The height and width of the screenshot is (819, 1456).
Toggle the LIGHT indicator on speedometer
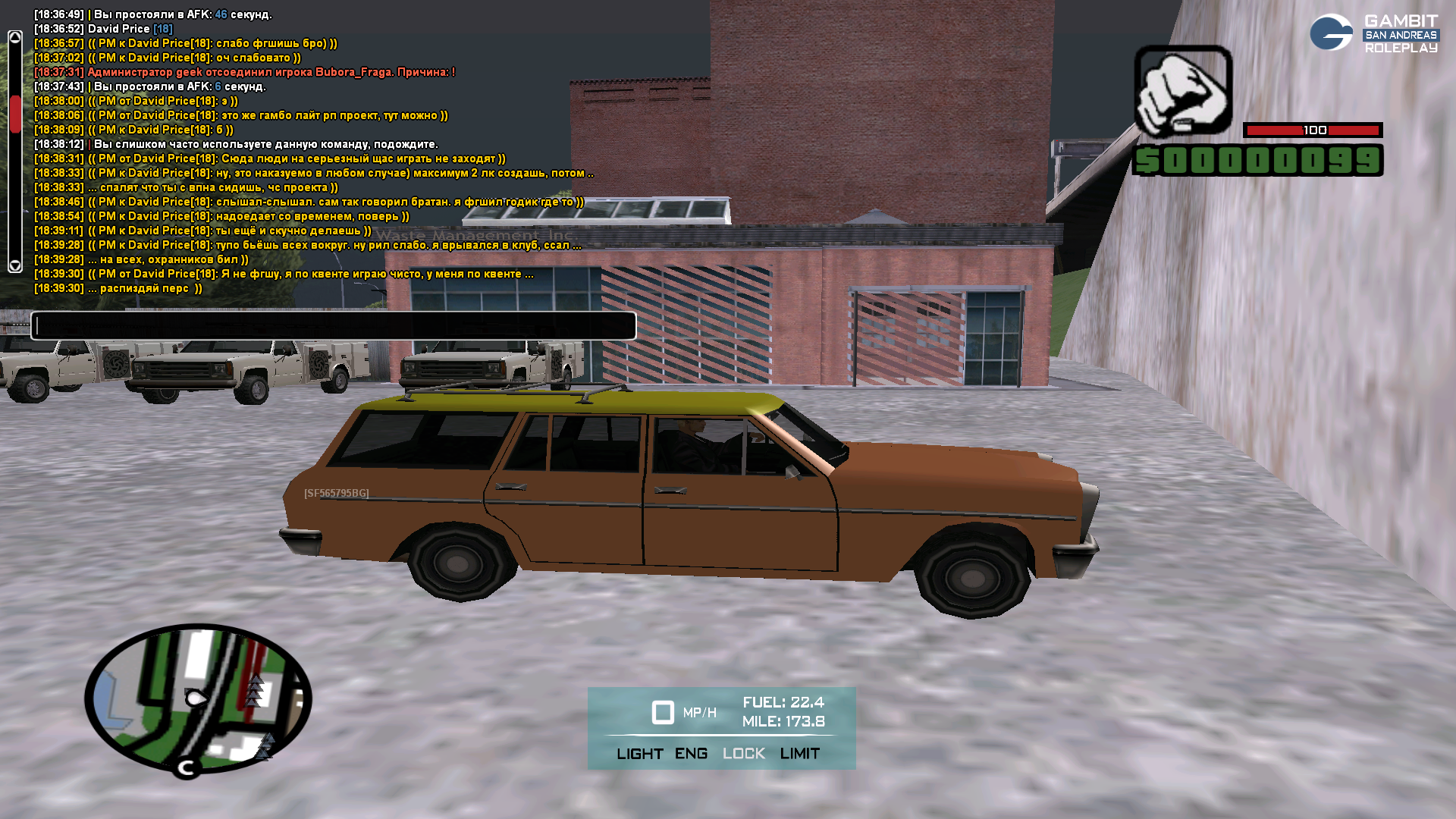click(640, 754)
